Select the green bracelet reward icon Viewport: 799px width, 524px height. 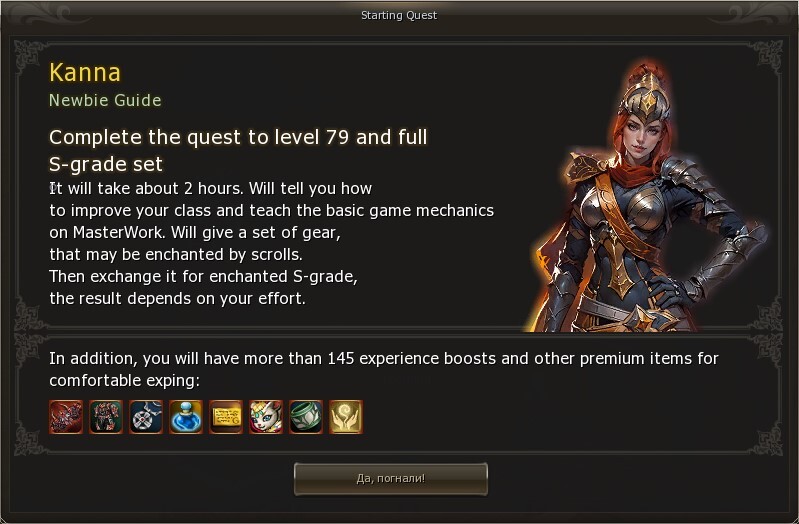pos(306,417)
